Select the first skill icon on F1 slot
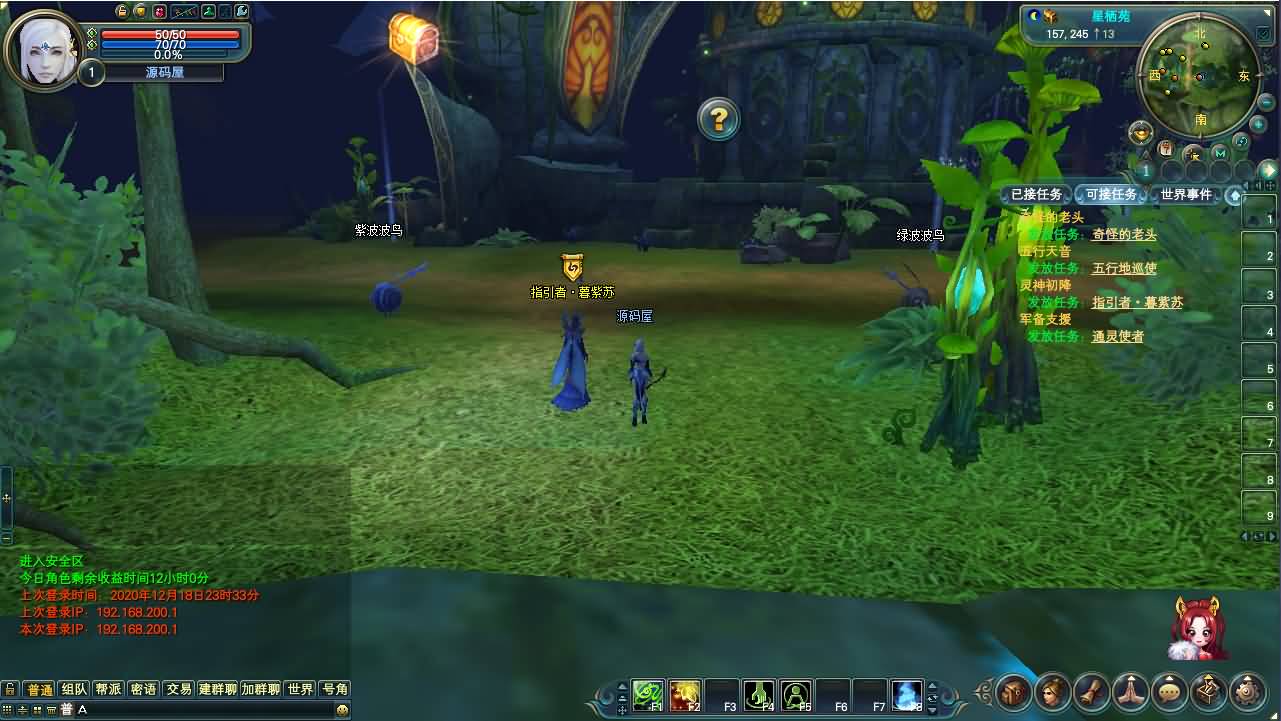The width and height of the screenshot is (1281, 721). (x=646, y=694)
